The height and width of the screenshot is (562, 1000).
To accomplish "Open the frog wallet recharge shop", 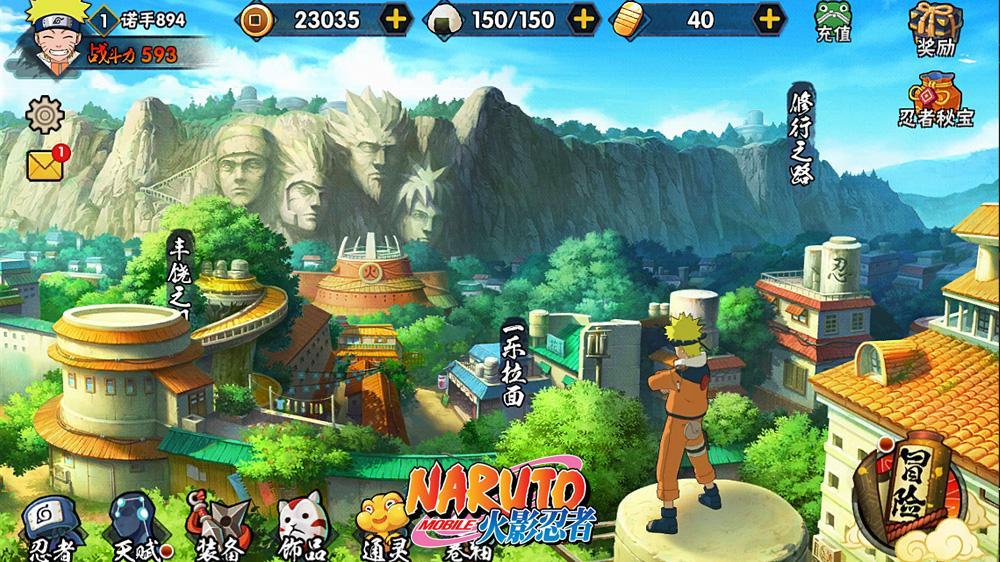I will coord(831,22).
